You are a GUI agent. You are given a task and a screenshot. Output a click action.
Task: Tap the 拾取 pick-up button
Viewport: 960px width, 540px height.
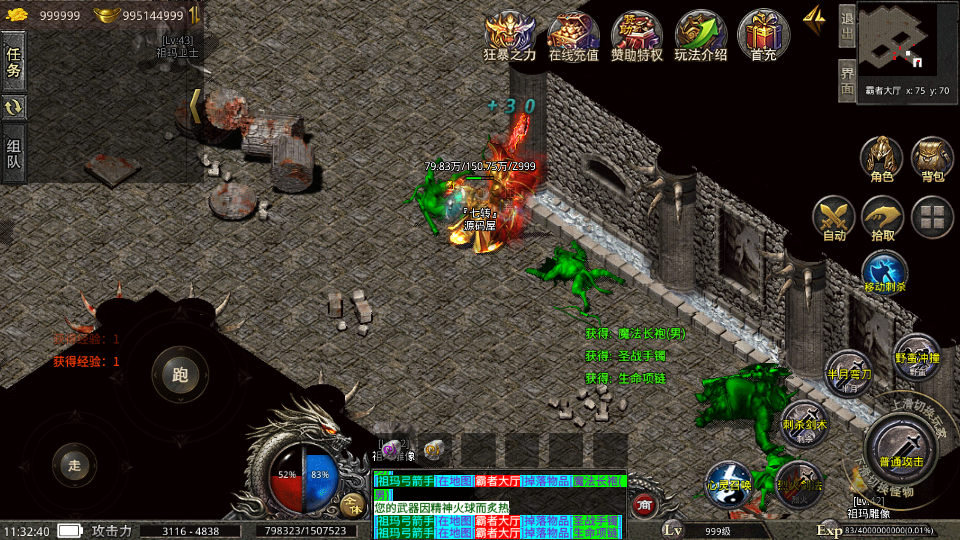883,218
